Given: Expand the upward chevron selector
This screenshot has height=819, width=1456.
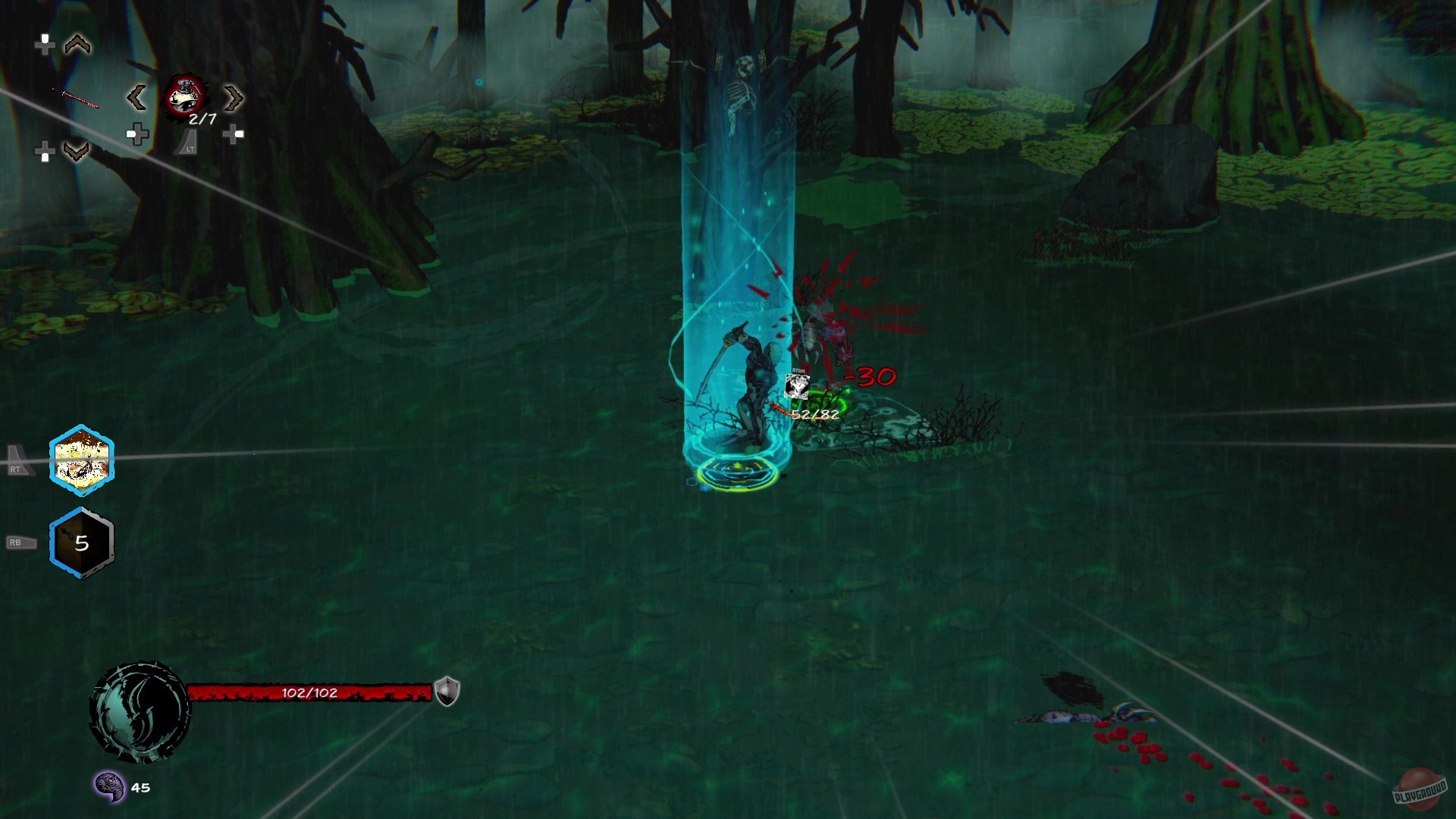Looking at the screenshot, I should tap(77, 45).
